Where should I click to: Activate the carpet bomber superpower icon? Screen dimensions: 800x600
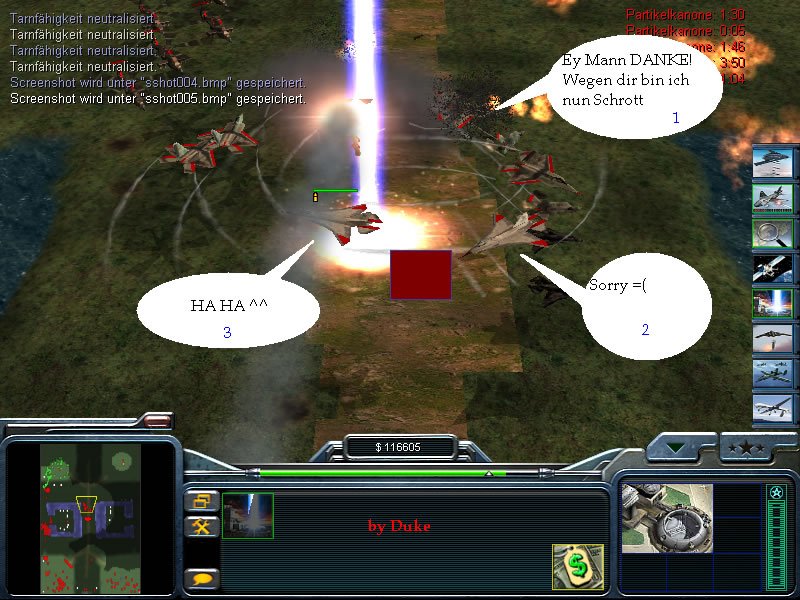point(772,162)
